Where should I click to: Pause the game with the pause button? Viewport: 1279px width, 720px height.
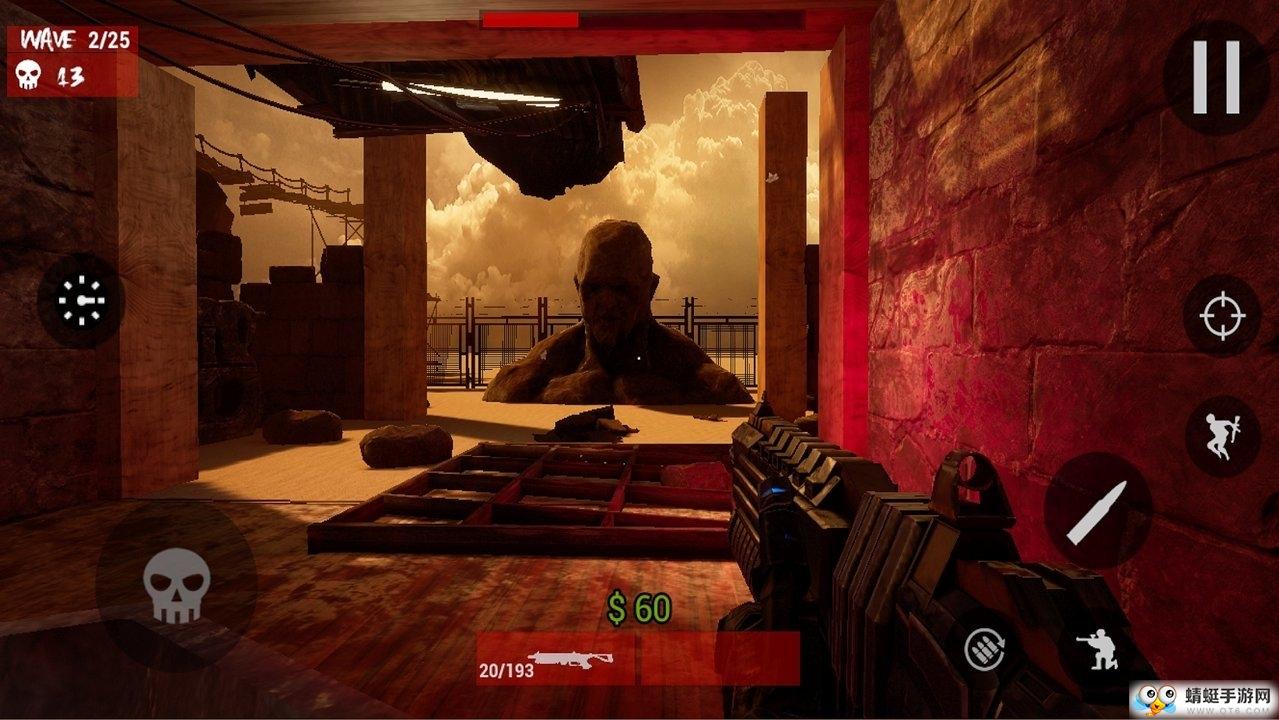pyautogui.click(x=1216, y=78)
